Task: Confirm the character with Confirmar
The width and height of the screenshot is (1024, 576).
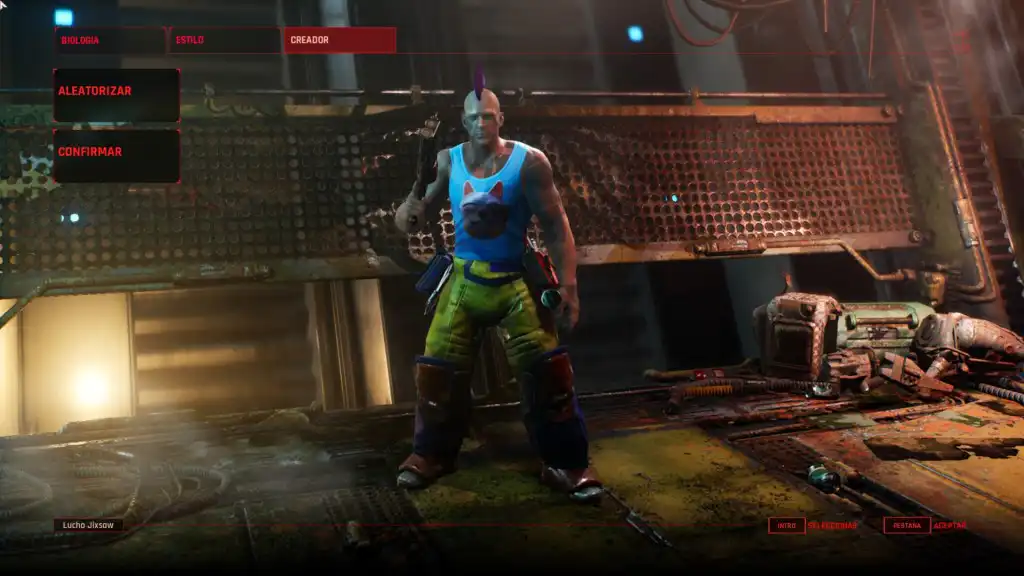Action: tap(116, 155)
